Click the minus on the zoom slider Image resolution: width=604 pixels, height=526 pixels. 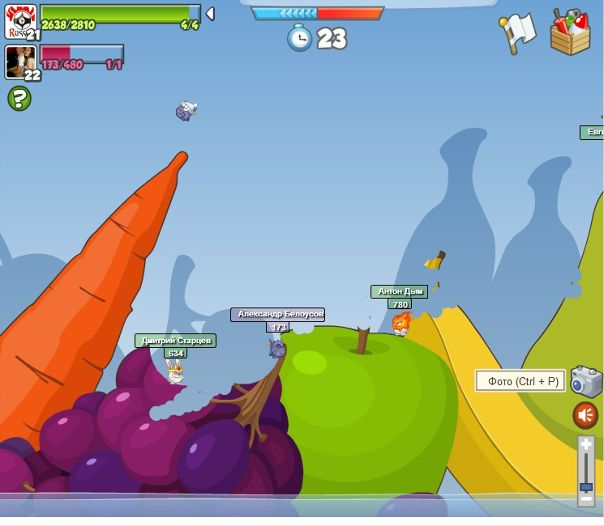[586, 499]
